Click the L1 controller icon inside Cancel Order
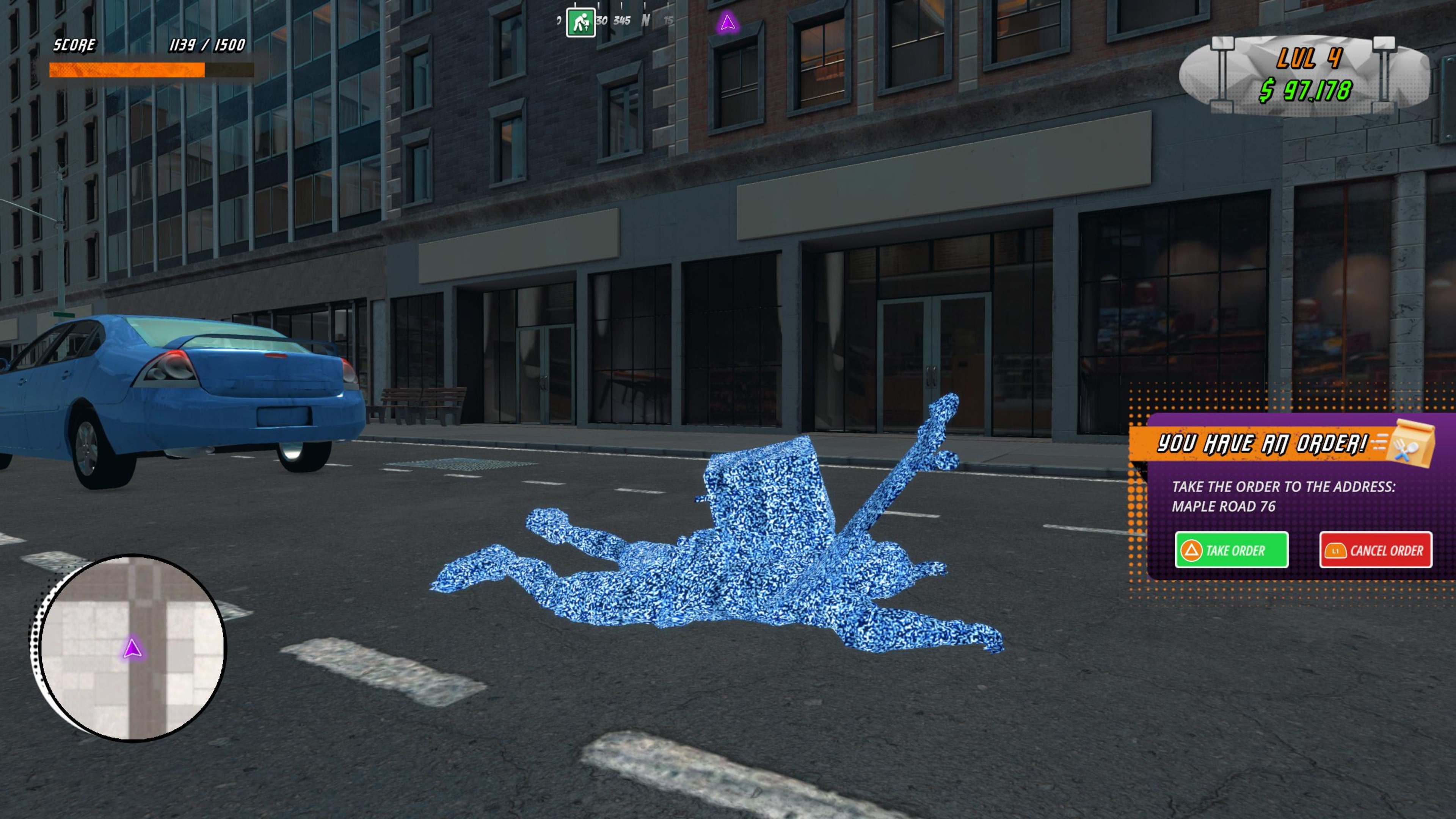1456x819 pixels. coord(1337,551)
